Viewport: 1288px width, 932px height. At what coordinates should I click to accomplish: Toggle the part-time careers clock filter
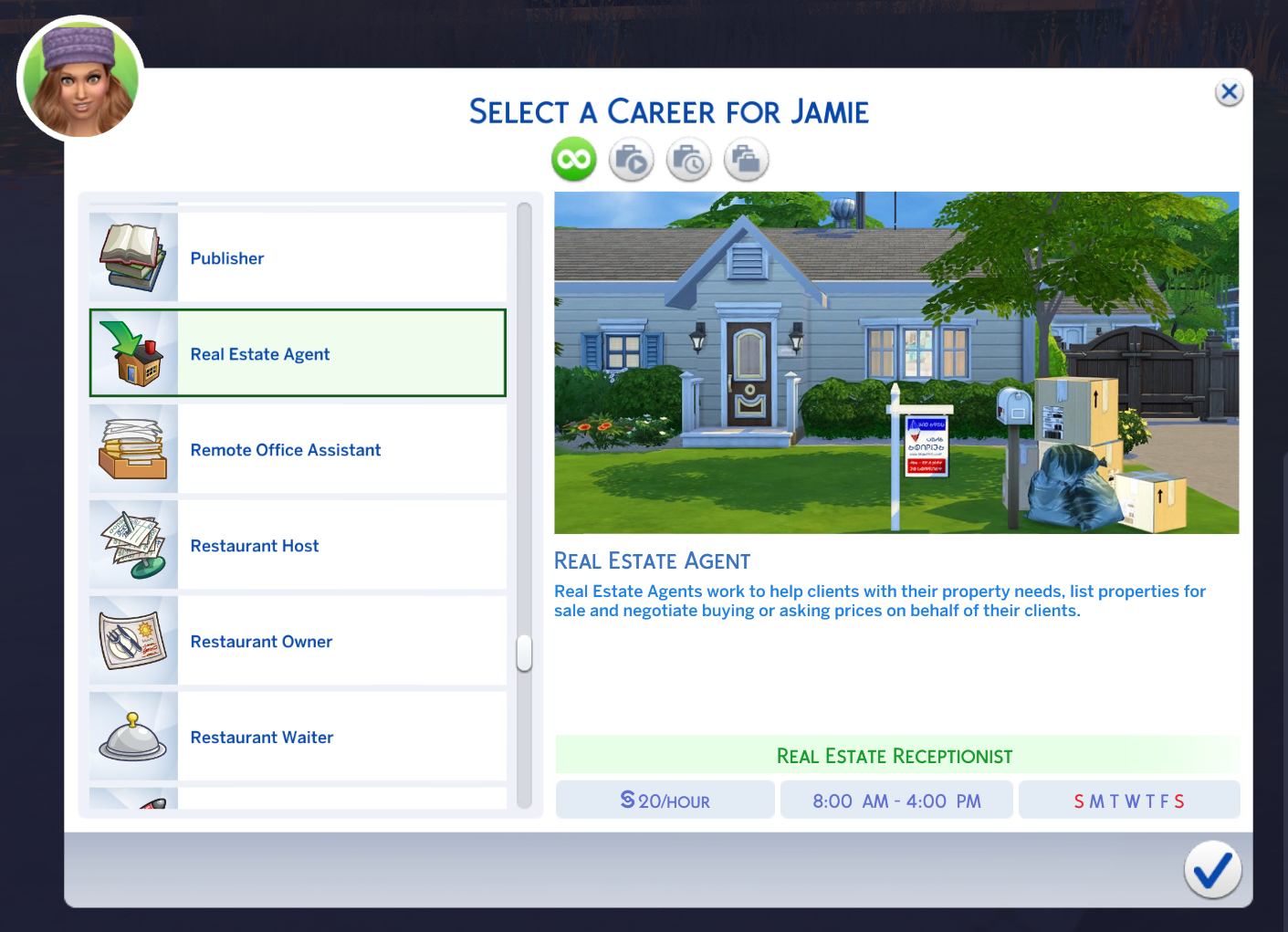pos(688,159)
